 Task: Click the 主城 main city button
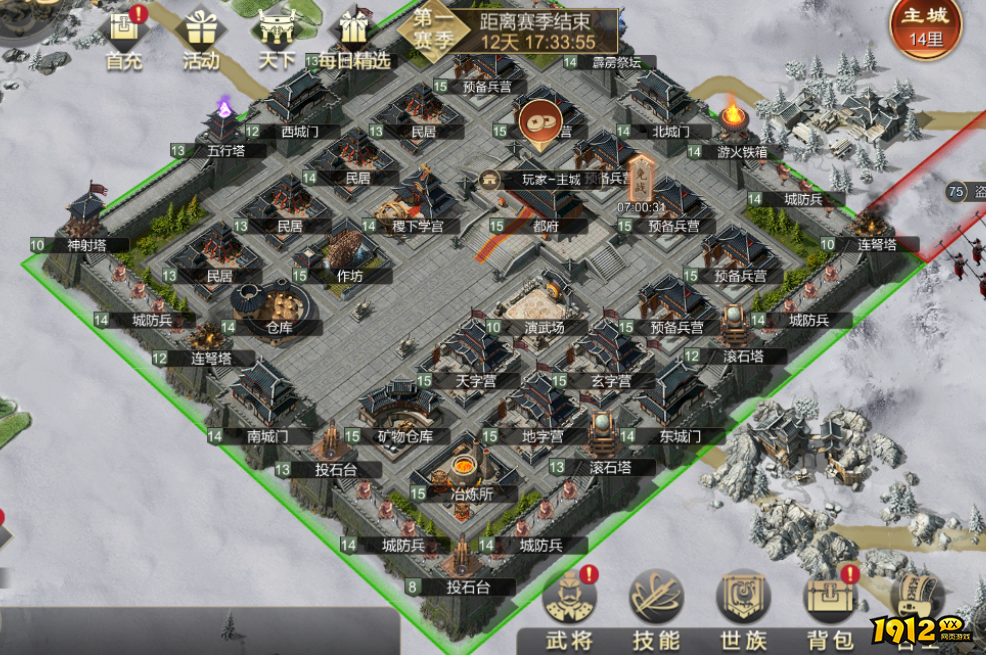pos(925,27)
